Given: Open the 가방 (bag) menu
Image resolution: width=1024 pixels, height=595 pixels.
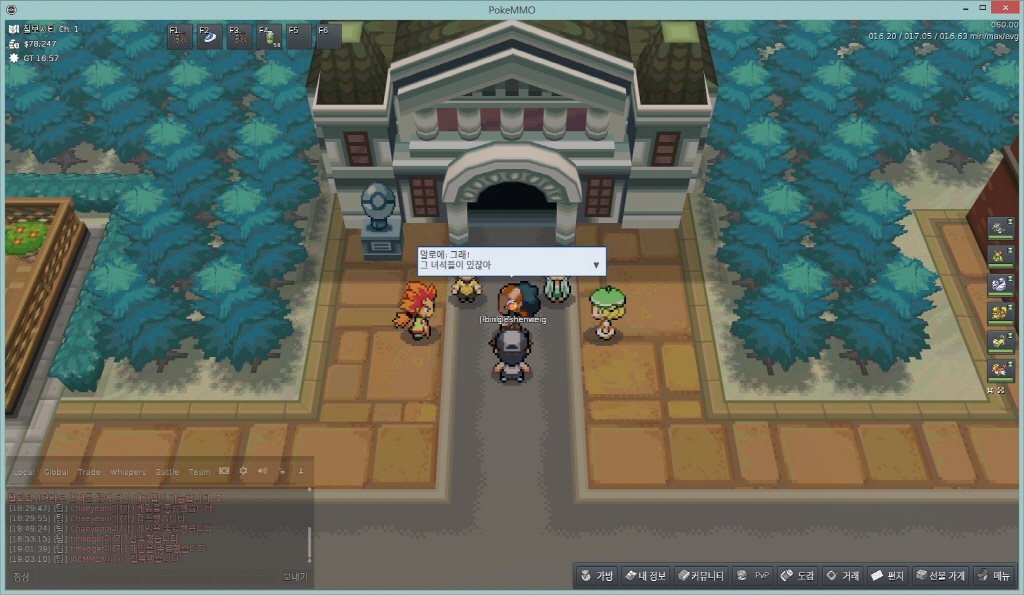Looking at the screenshot, I should [596, 576].
